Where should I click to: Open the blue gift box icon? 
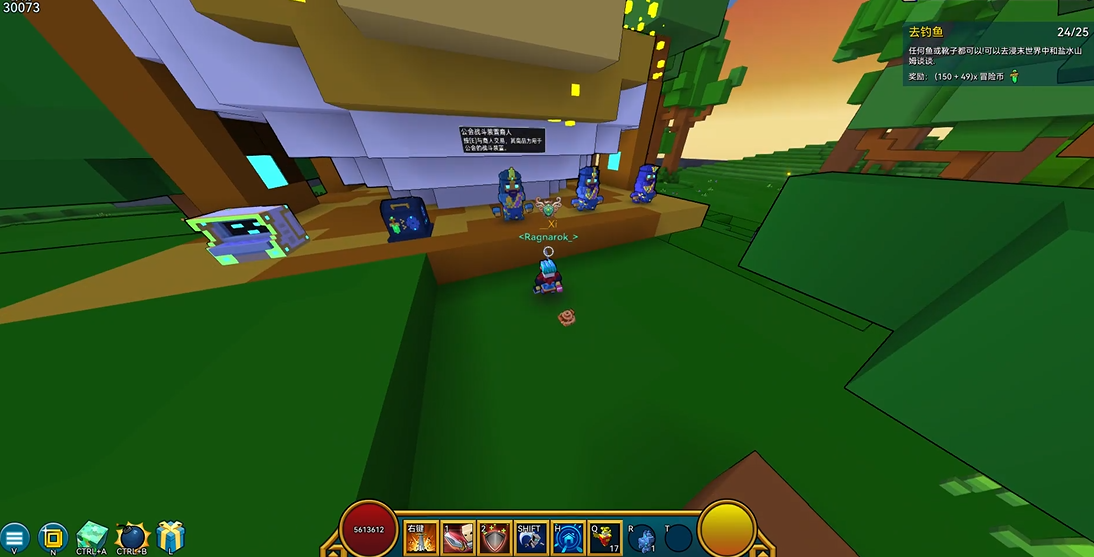point(171,536)
